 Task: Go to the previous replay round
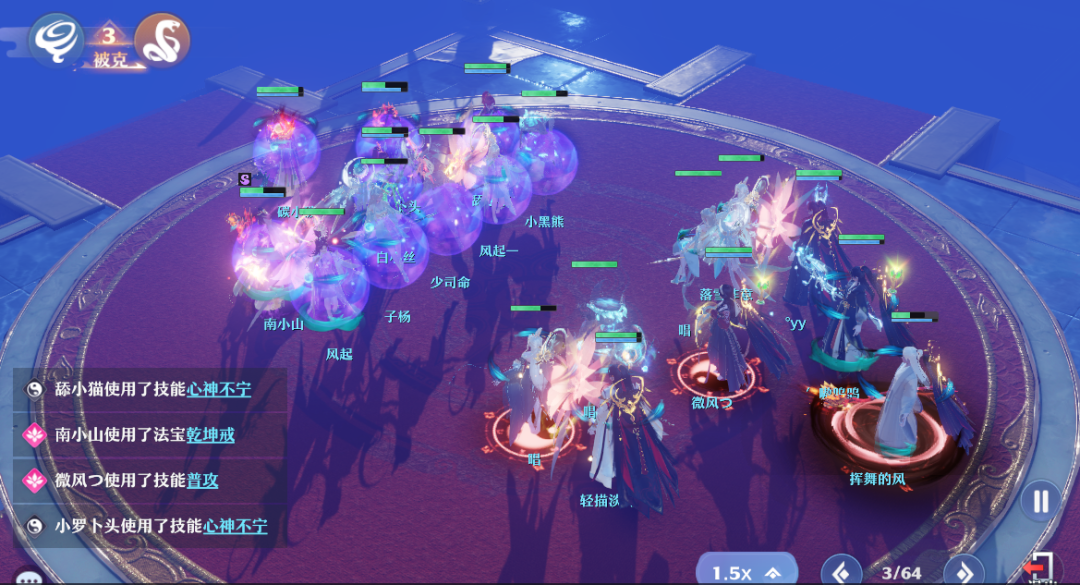click(x=841, y=572)
